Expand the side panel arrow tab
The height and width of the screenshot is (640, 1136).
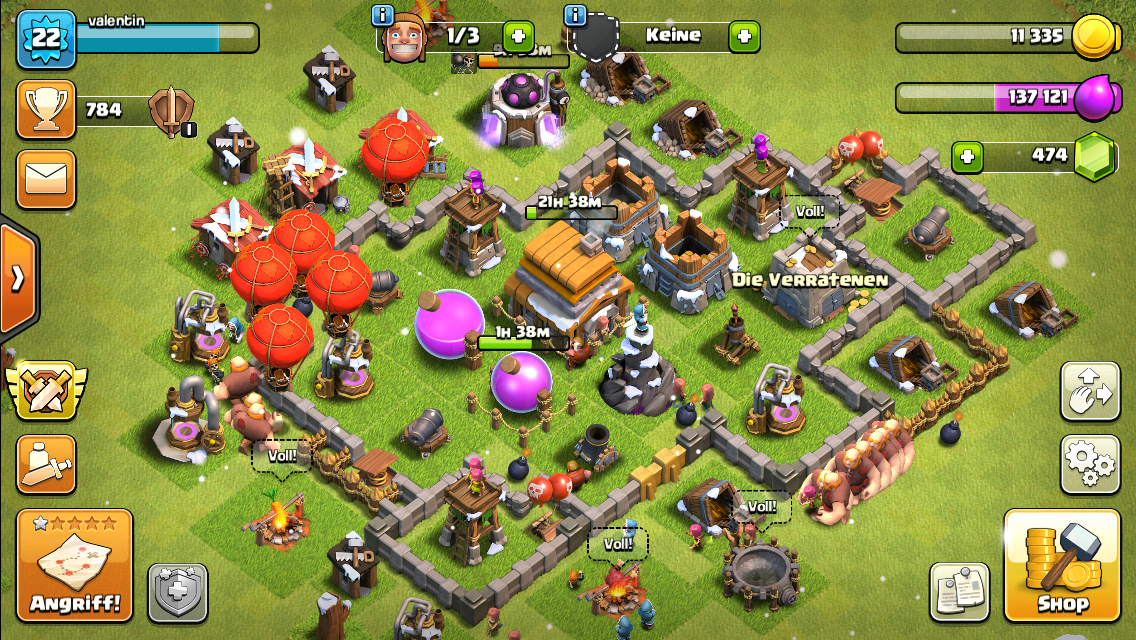tap(17, 278)
